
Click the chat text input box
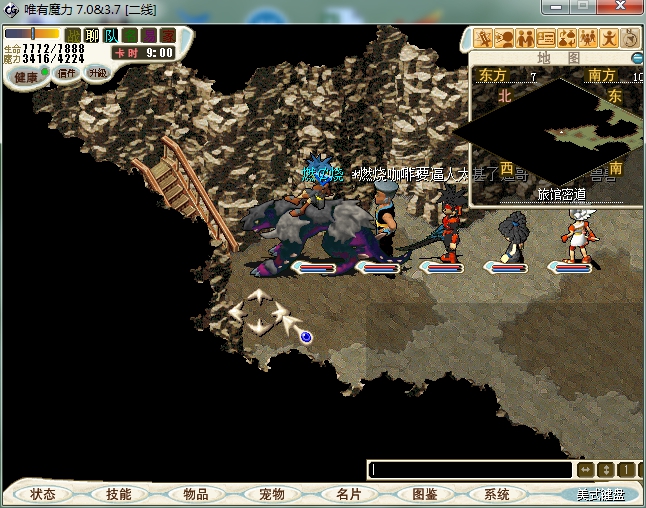[470, 469]
